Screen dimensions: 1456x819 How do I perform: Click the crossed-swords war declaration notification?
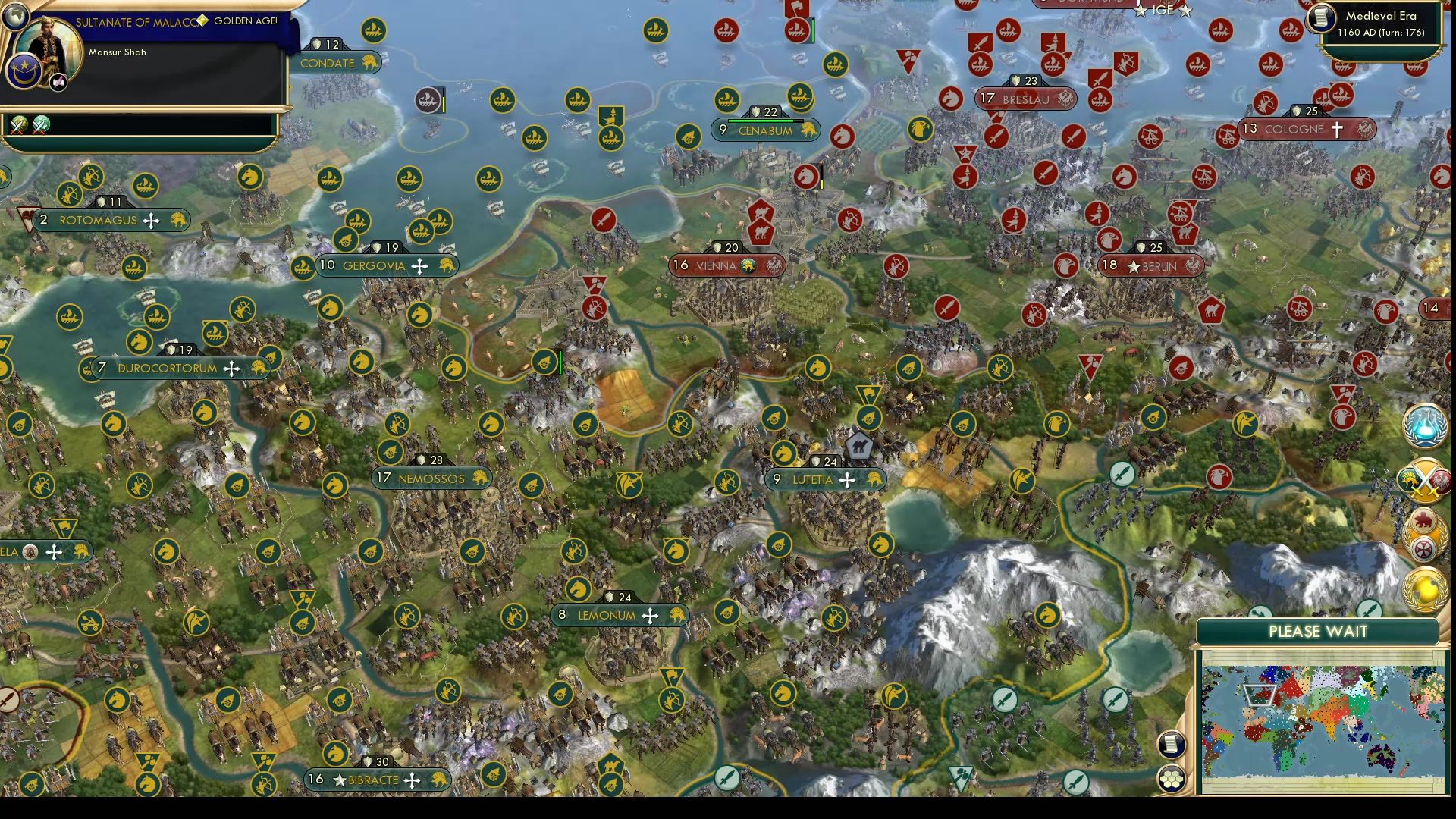[x=1425, y=480]
